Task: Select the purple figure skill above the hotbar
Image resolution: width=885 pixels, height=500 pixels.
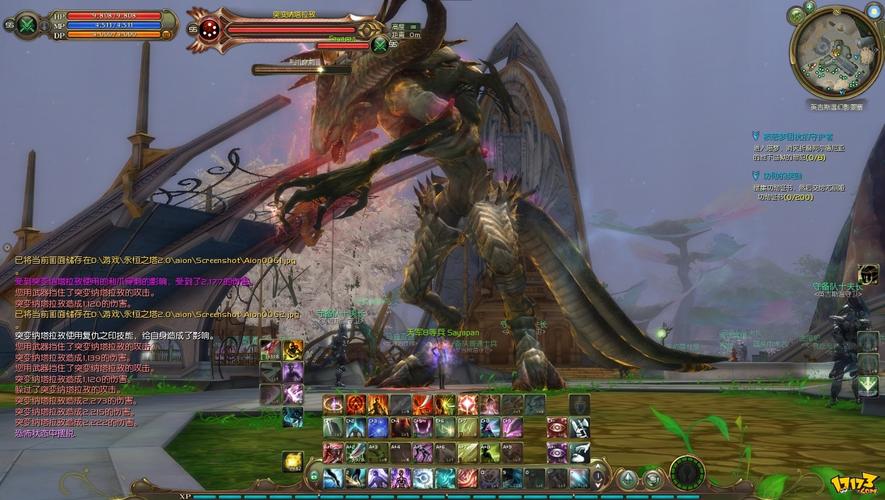Action: pyautogui.click(x=292, y=372)
